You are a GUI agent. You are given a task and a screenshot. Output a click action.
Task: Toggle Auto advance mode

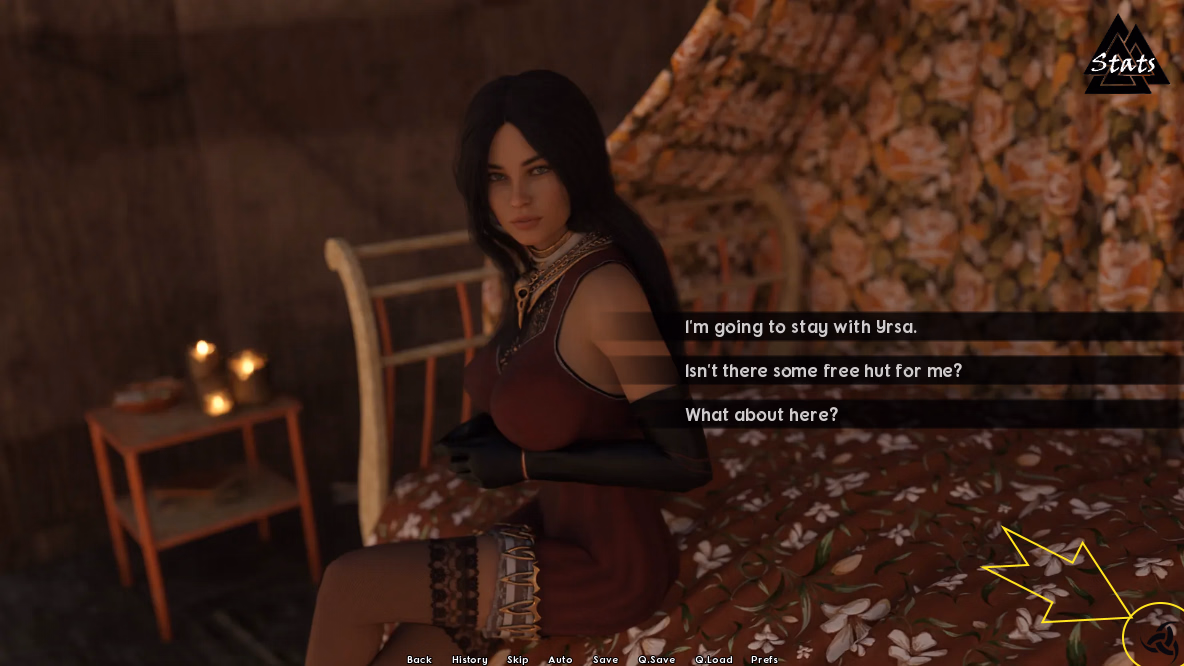click(560, 659)
